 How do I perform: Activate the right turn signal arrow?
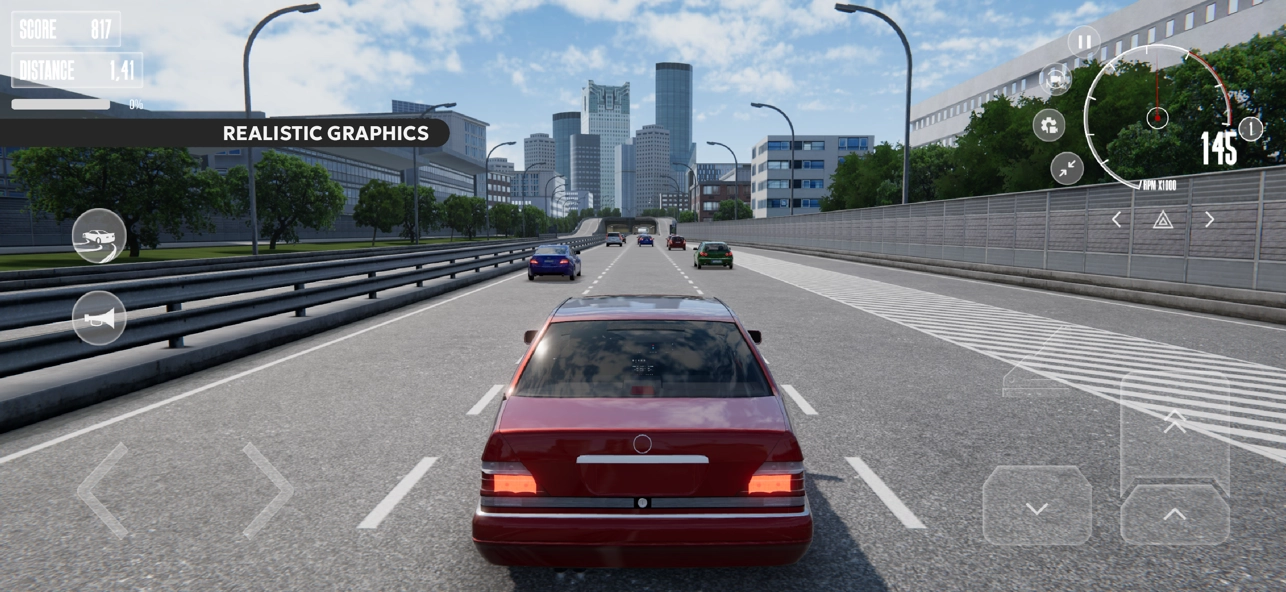[1209, 219]
